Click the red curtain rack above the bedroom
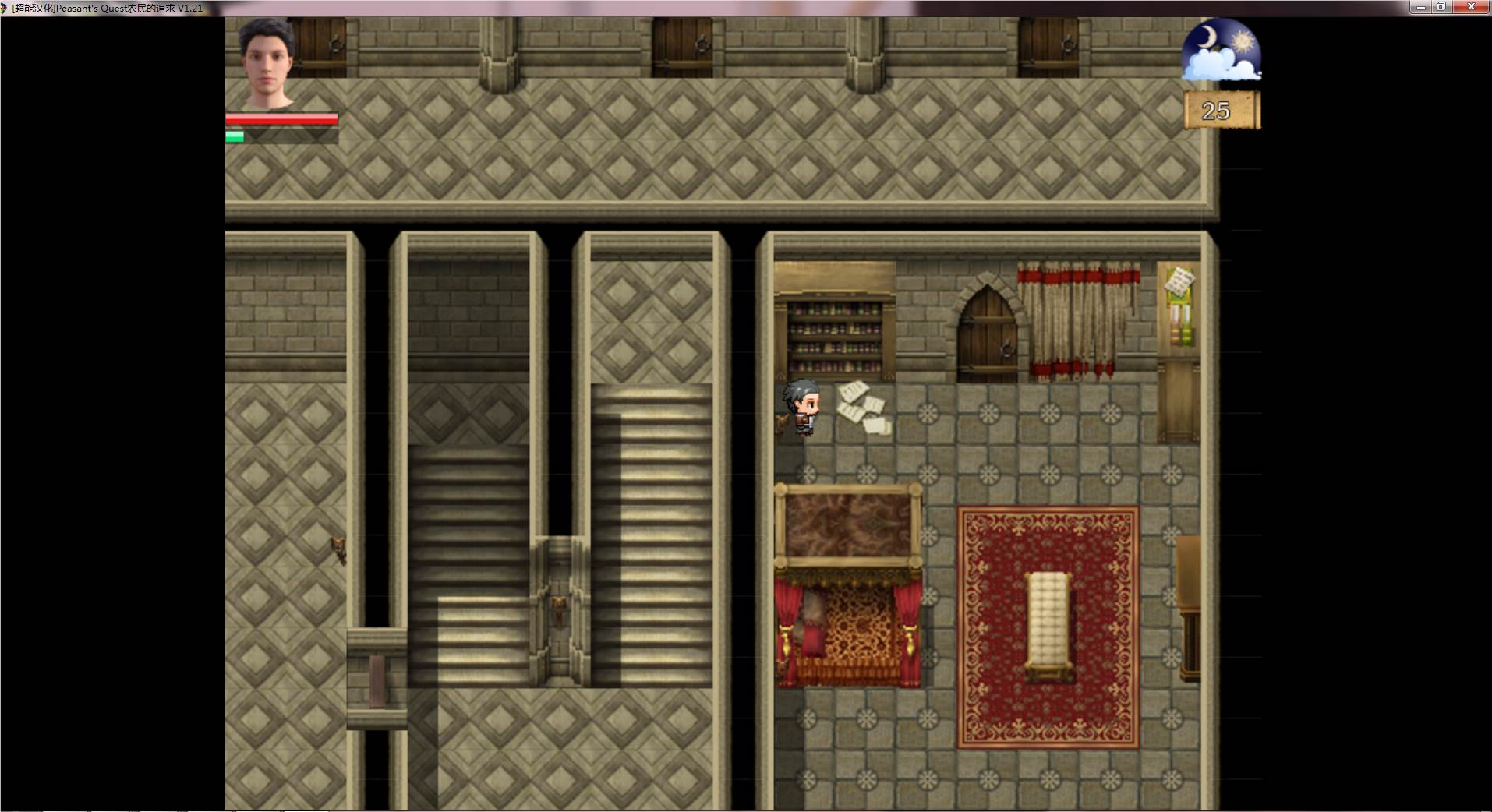The image size is (1492, 812). coord(1080,312)
